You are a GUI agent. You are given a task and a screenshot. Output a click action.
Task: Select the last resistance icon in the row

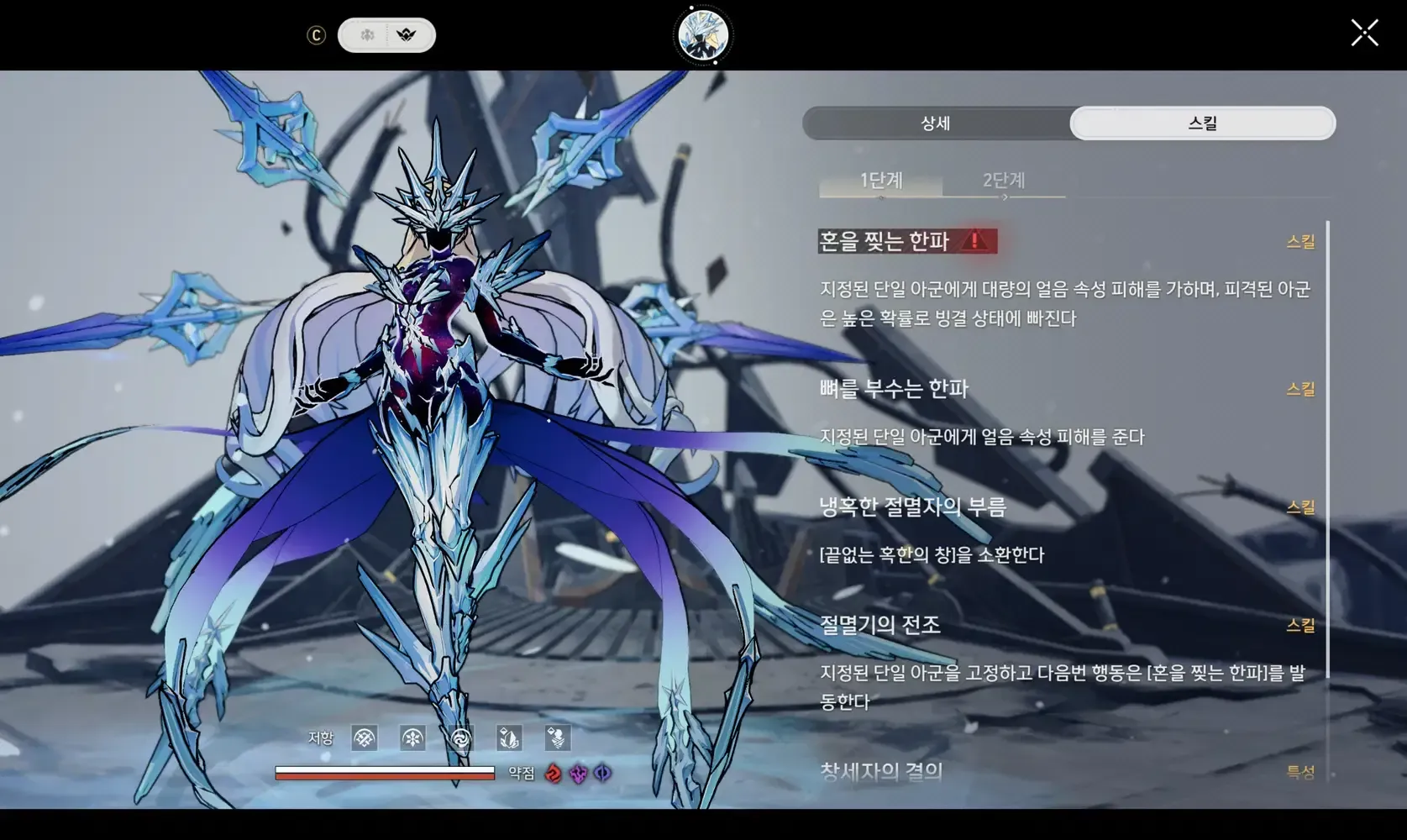556,738
